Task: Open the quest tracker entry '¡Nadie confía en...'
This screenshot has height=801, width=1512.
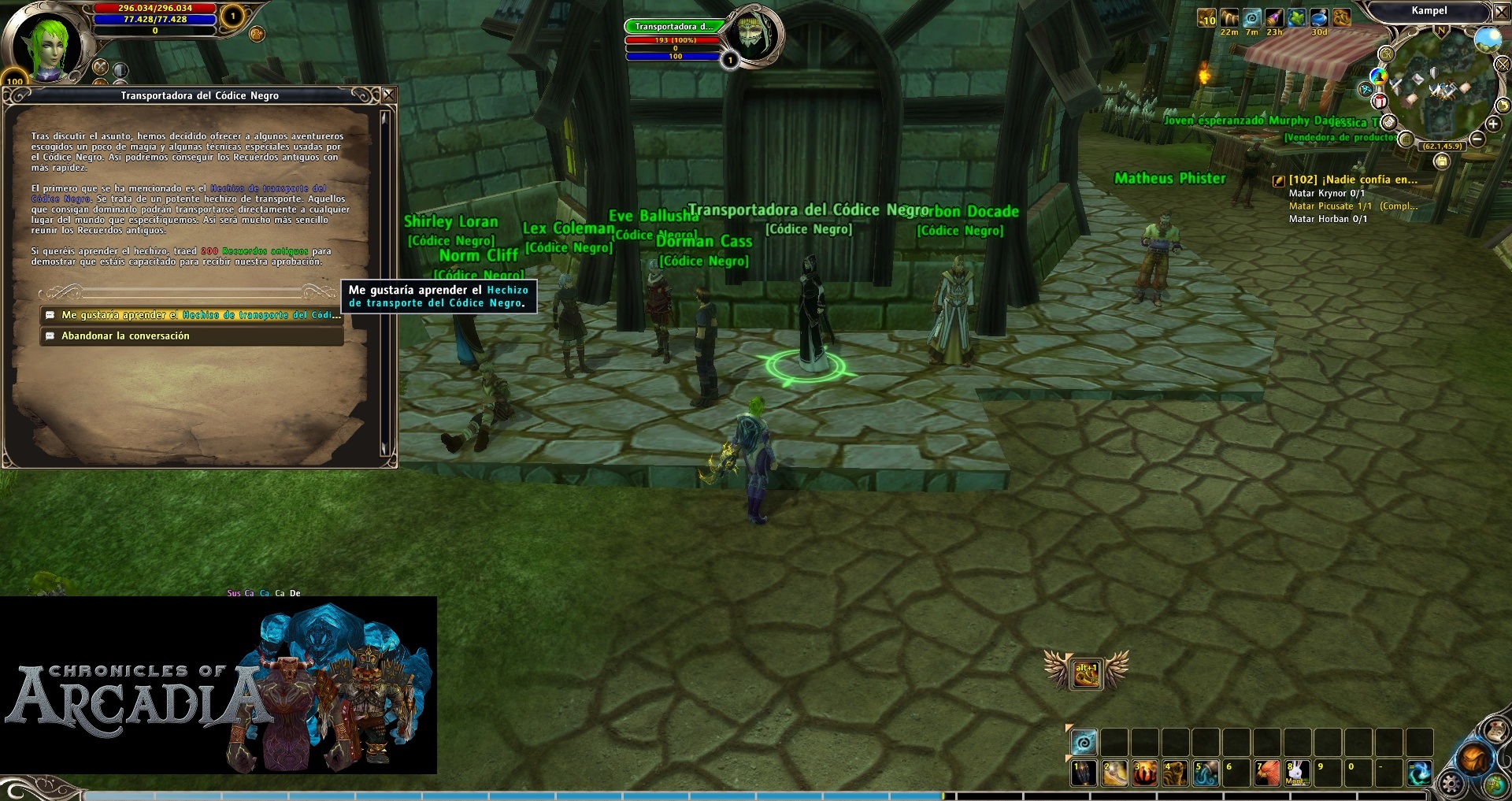Action: pos(1352,180)
